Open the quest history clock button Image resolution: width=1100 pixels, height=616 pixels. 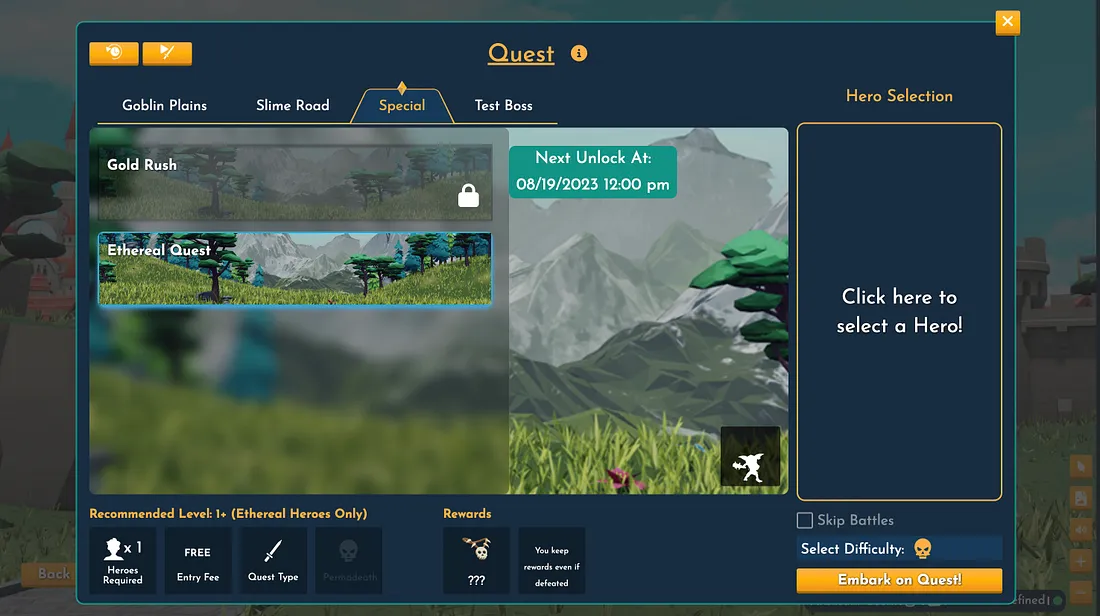(113, 53)
